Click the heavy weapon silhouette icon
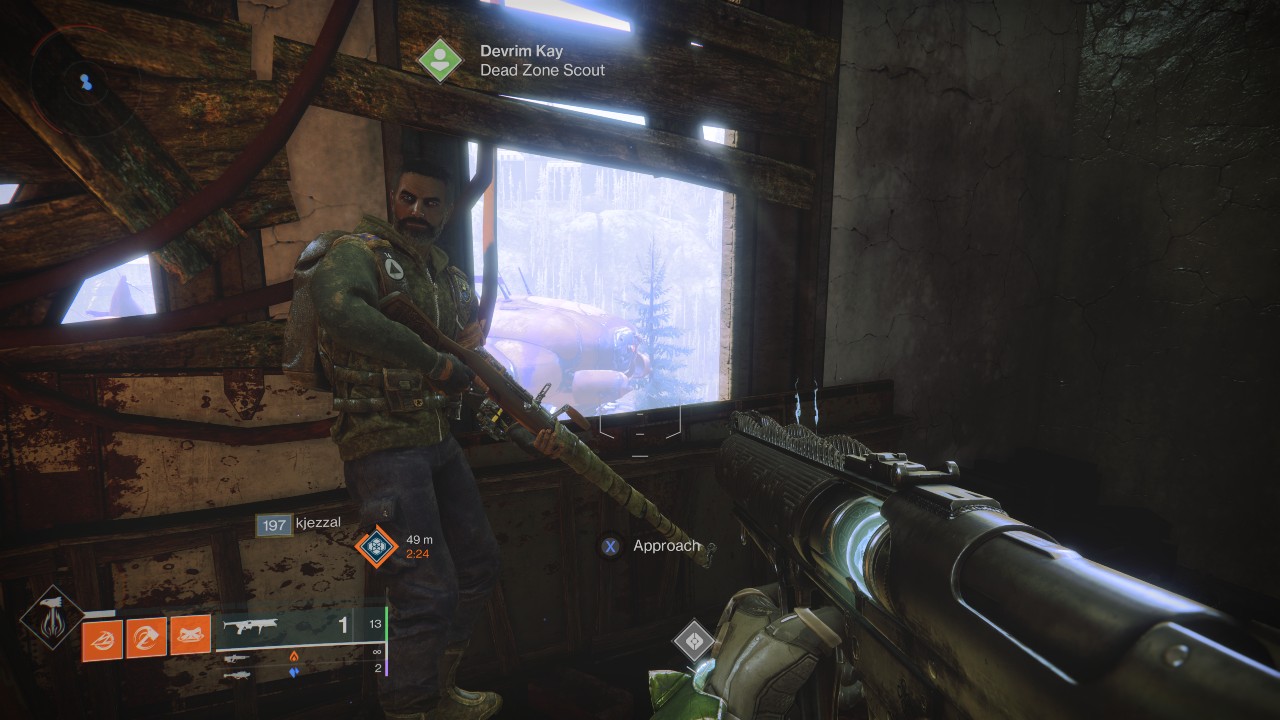The height and width of the screenshot is (720, 1280). [x=236, y=675]
